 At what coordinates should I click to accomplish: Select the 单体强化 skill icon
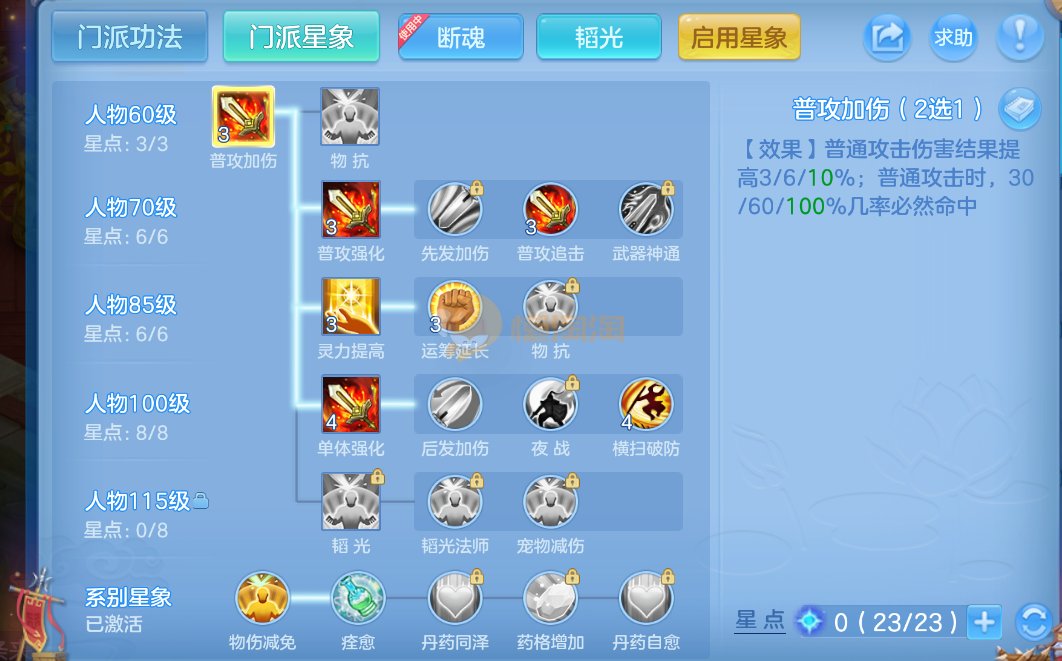(x=350, y=404)
